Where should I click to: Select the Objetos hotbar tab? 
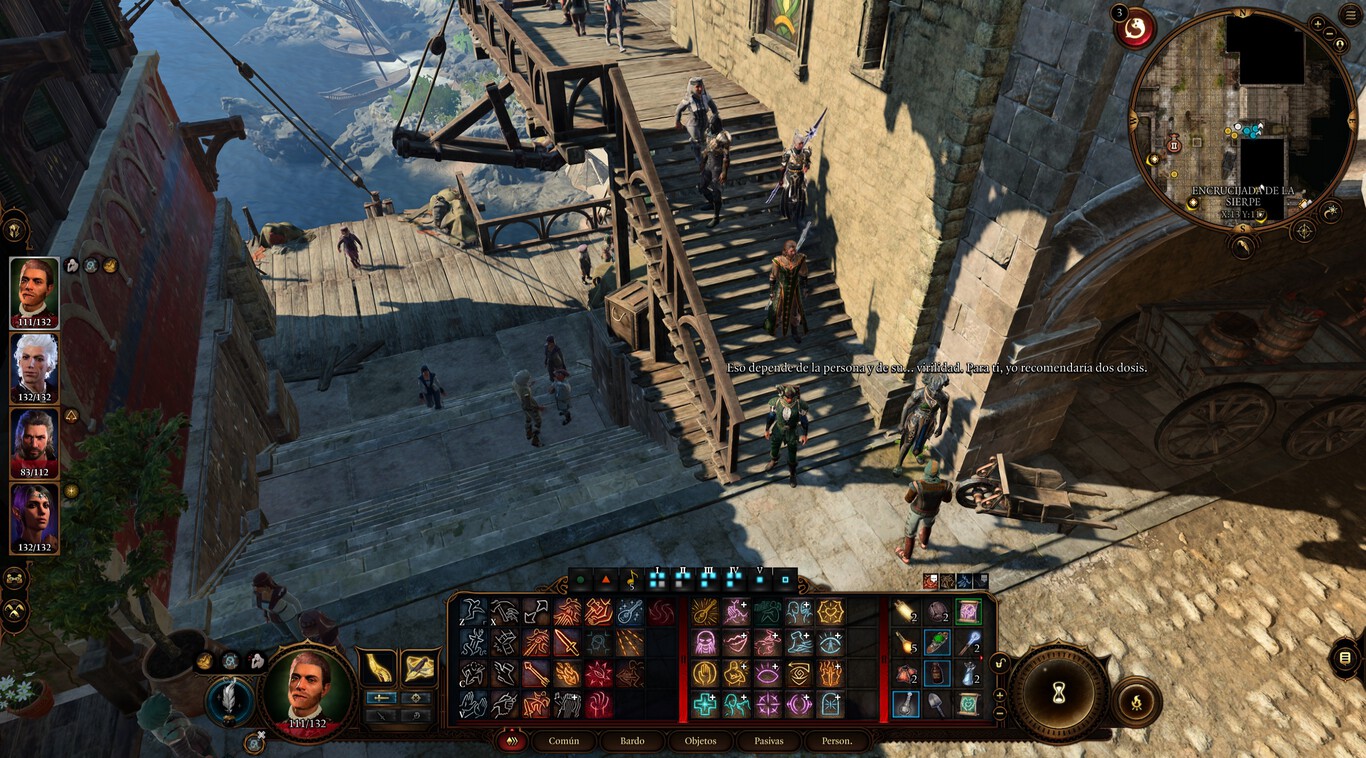(700, 741)
